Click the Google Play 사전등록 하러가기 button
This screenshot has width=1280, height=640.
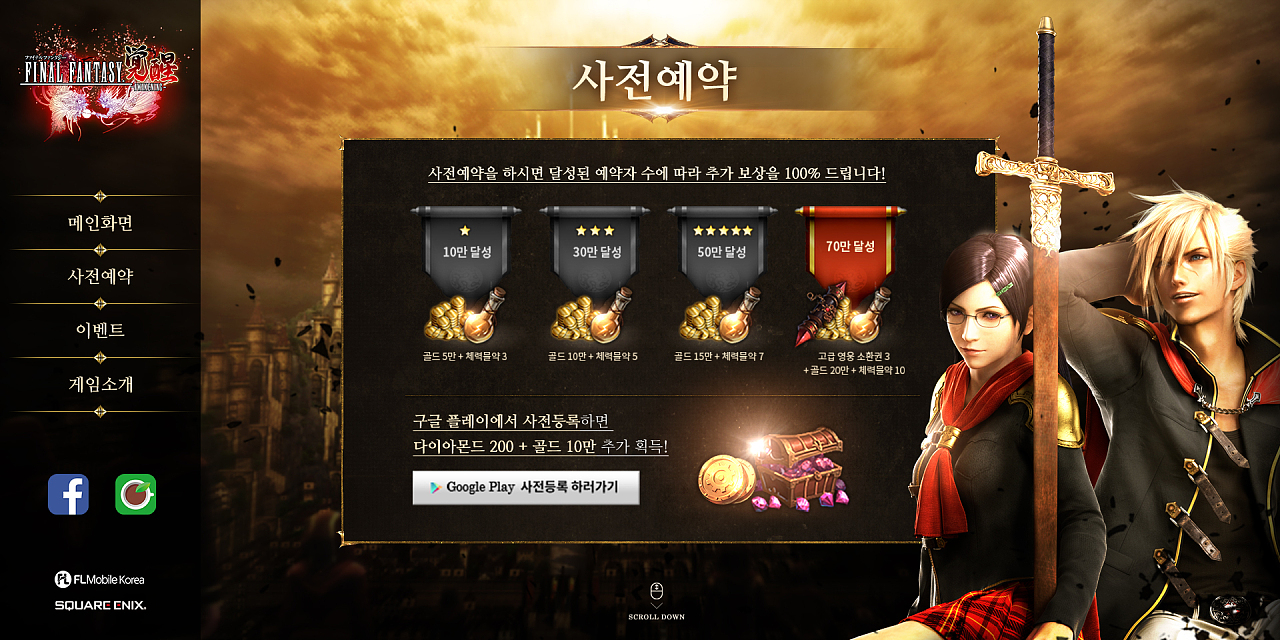[526, 487]
